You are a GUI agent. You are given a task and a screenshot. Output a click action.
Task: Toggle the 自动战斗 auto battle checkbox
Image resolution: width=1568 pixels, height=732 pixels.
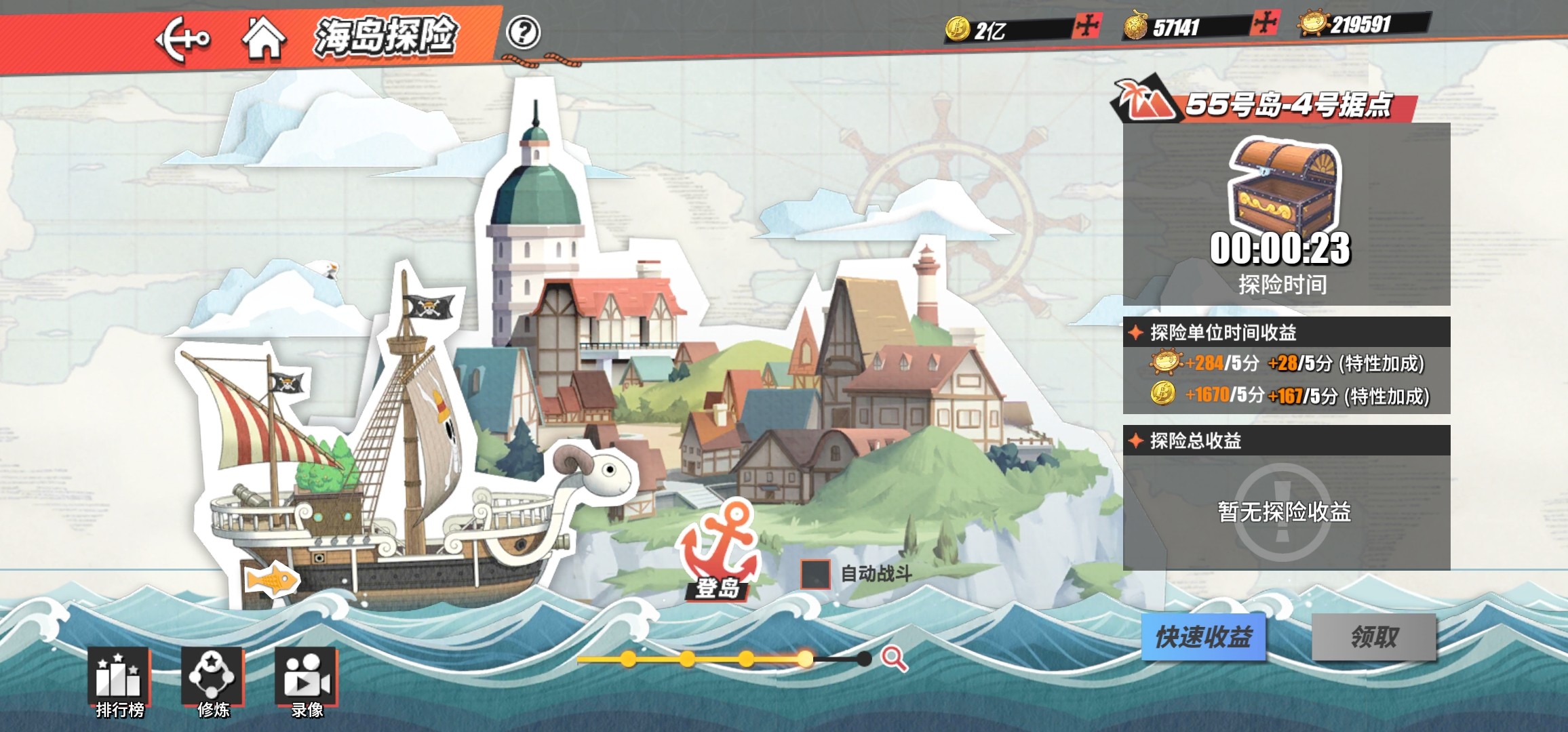(815, 574)
